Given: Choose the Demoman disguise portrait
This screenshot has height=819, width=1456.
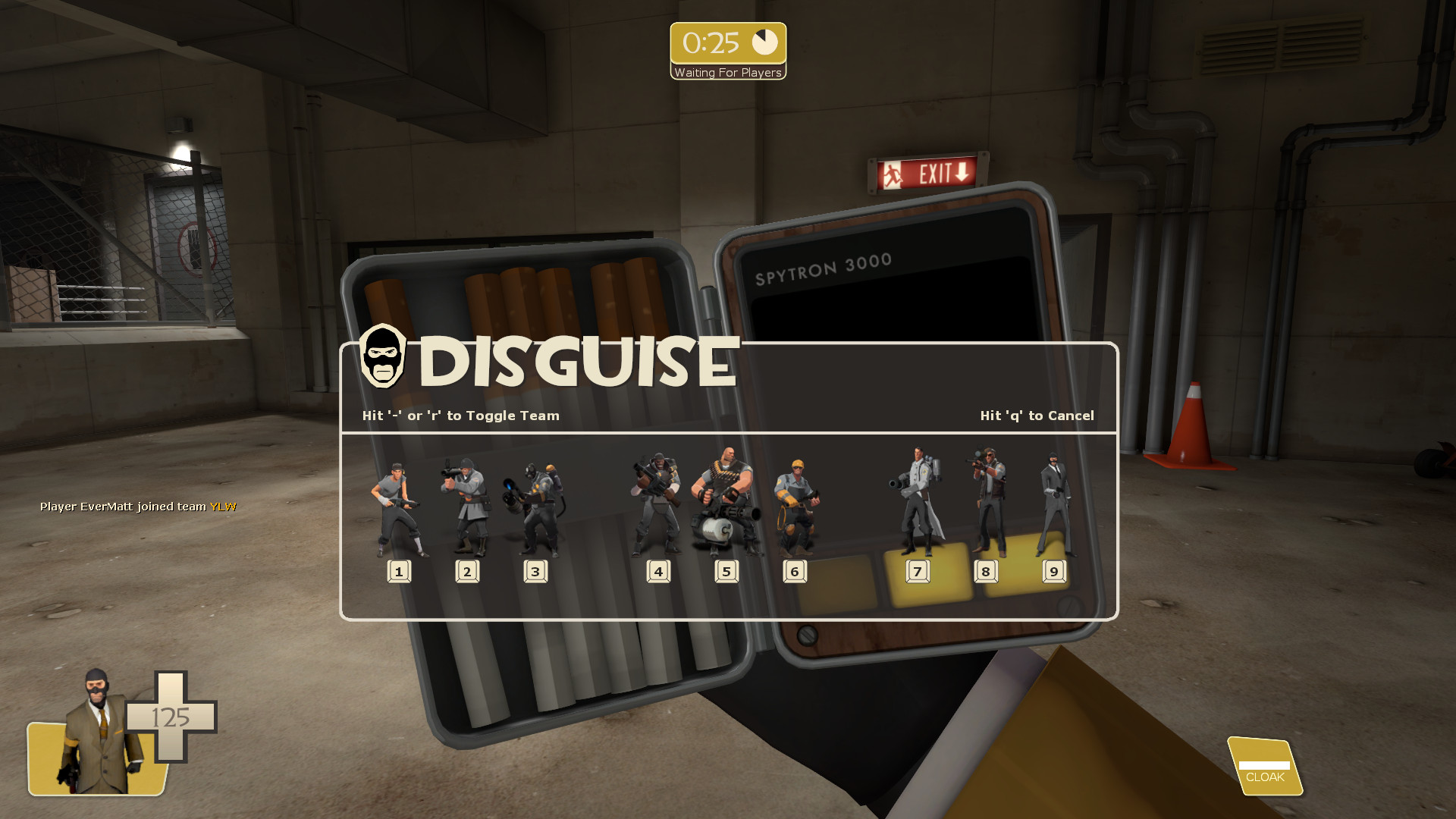Looking at the screenshot, I should [658, 500].
